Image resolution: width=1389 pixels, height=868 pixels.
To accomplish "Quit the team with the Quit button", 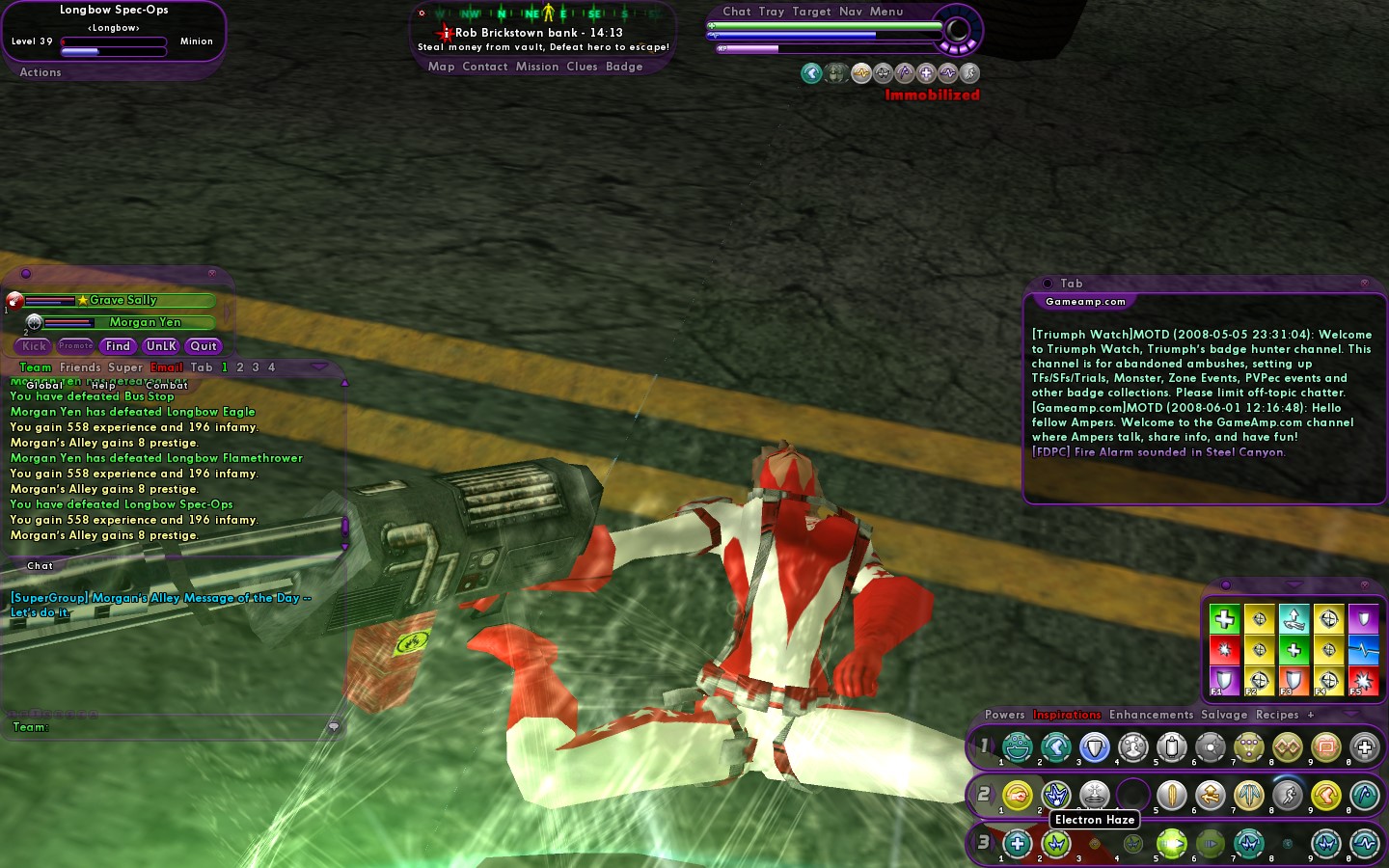I will 204,346.
